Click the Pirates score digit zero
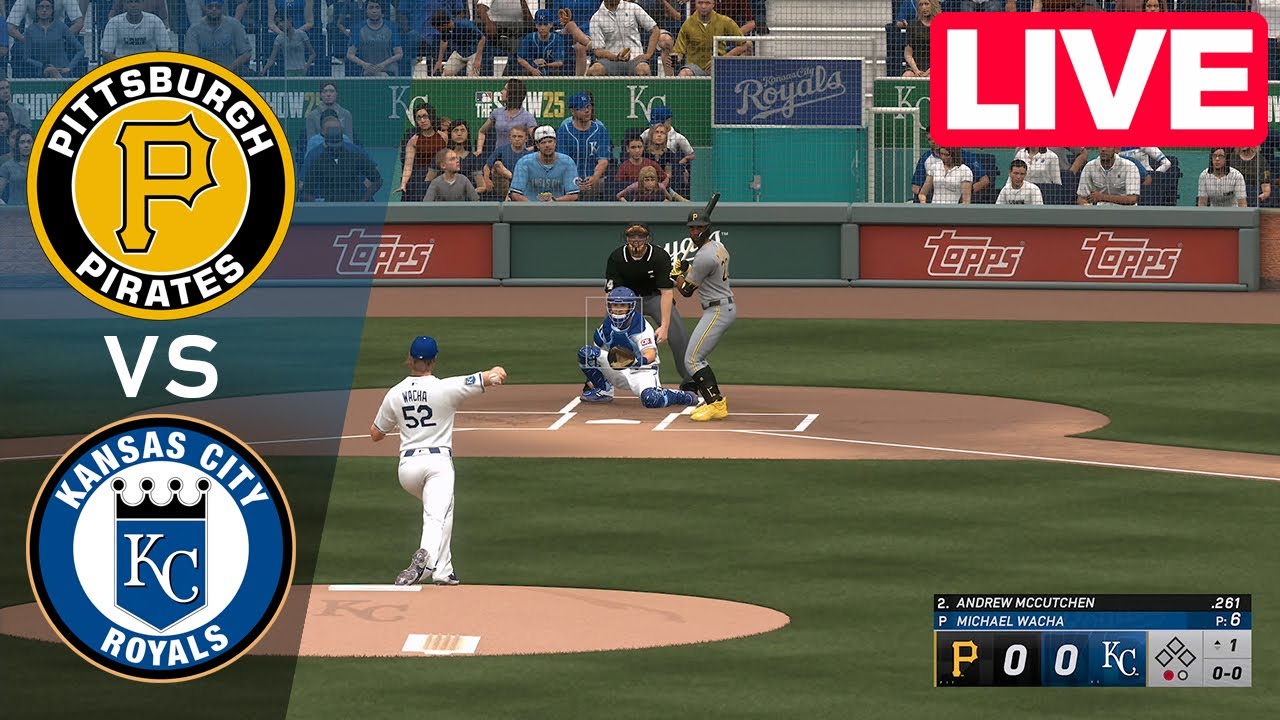 pyautogui.click(x=1016, y=659)
